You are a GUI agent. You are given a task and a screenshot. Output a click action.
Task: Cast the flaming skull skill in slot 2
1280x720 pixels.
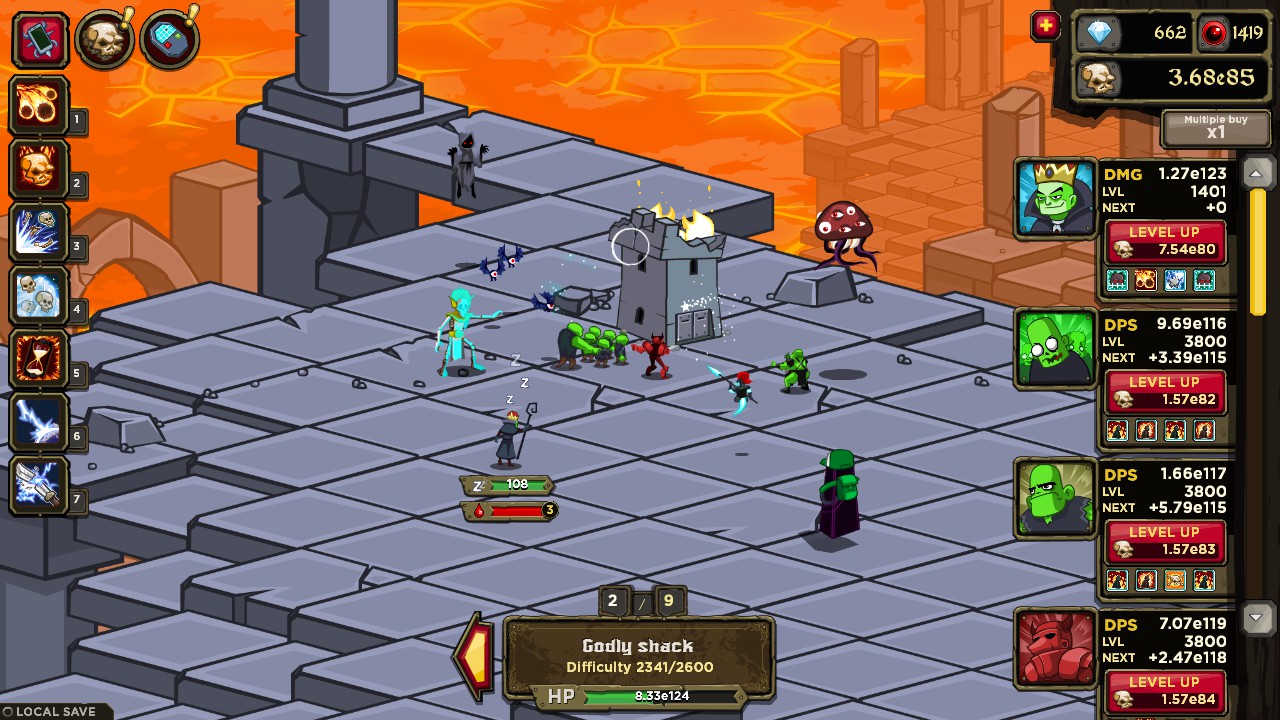[40, 168]
